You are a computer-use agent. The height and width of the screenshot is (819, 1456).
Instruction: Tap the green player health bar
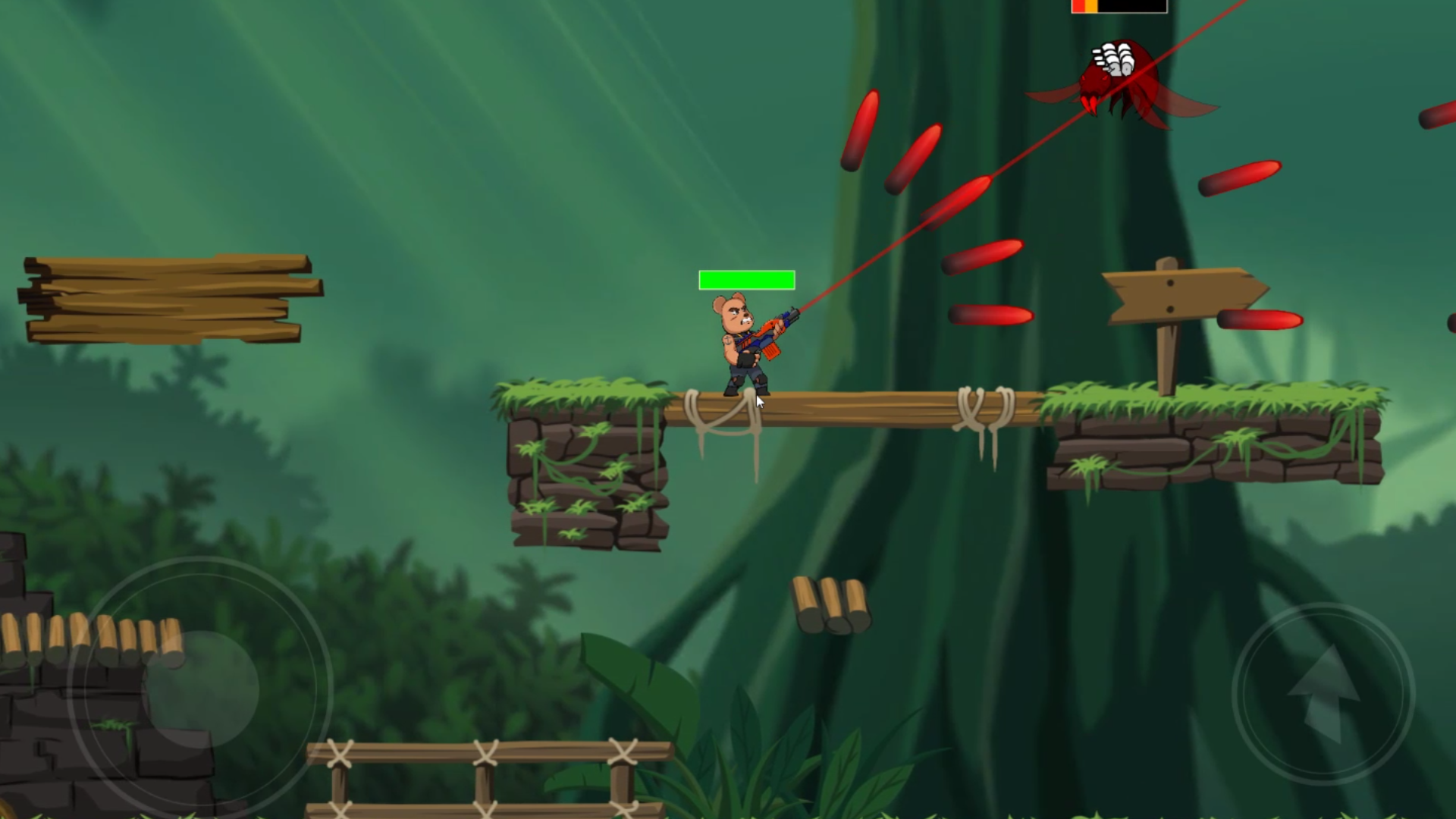tap(747, 280)
